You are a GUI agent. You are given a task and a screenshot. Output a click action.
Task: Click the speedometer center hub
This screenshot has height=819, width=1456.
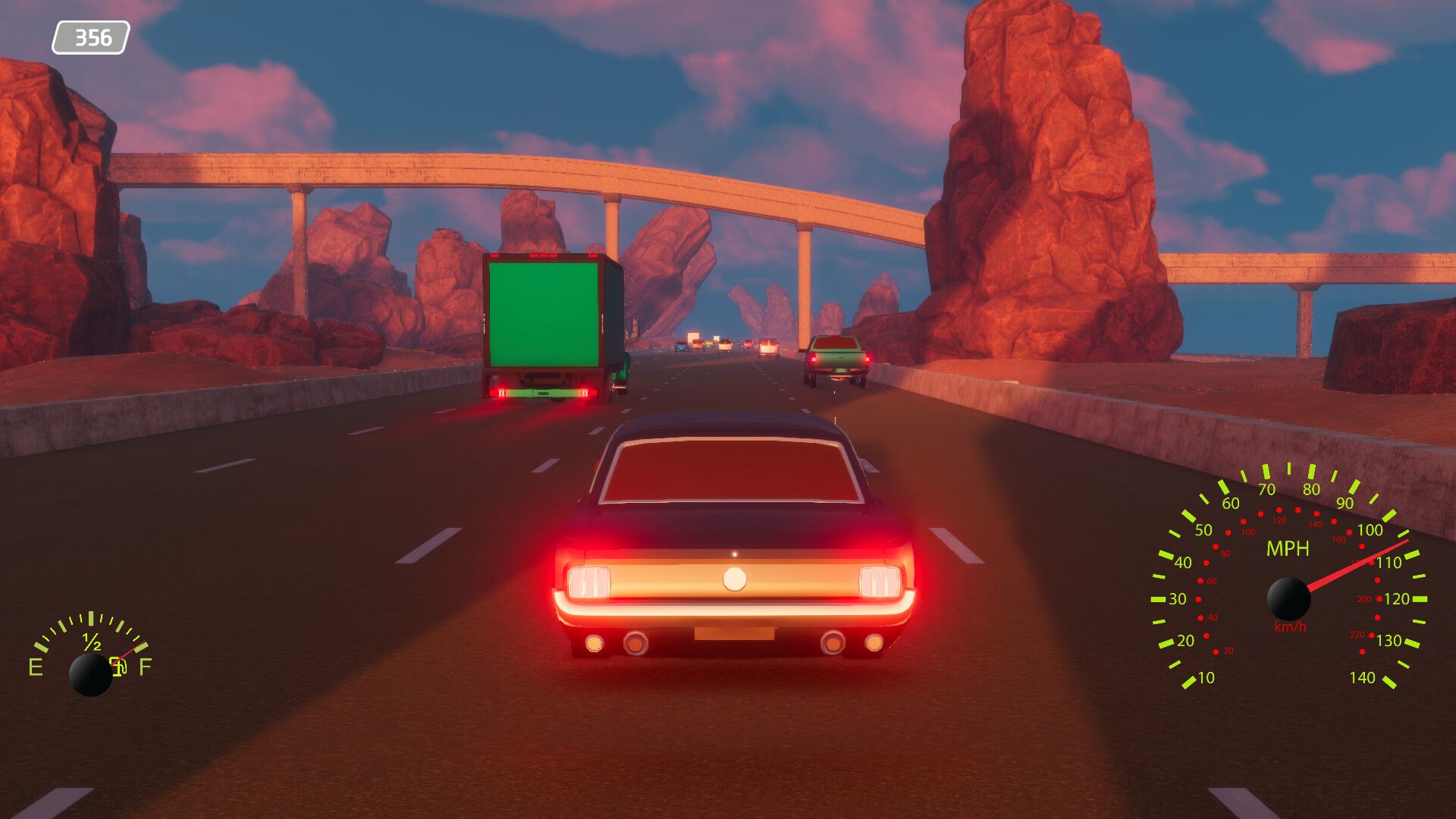pos(1289,599)
